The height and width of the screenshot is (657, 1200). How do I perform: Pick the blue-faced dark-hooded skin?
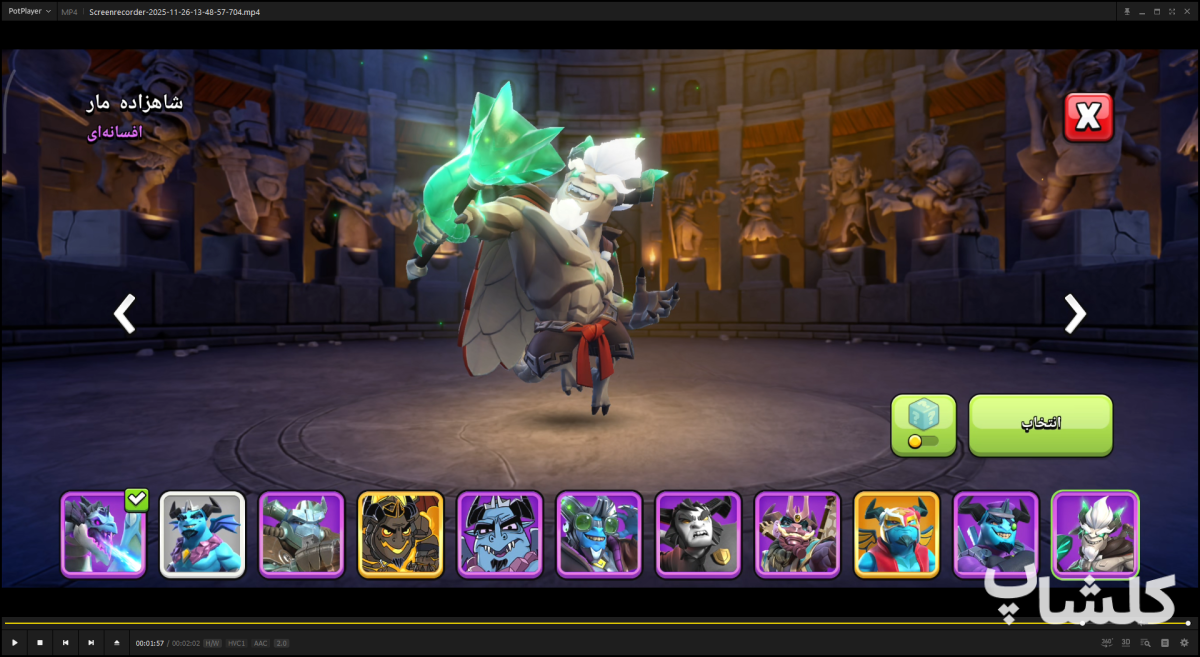point(995,534)
